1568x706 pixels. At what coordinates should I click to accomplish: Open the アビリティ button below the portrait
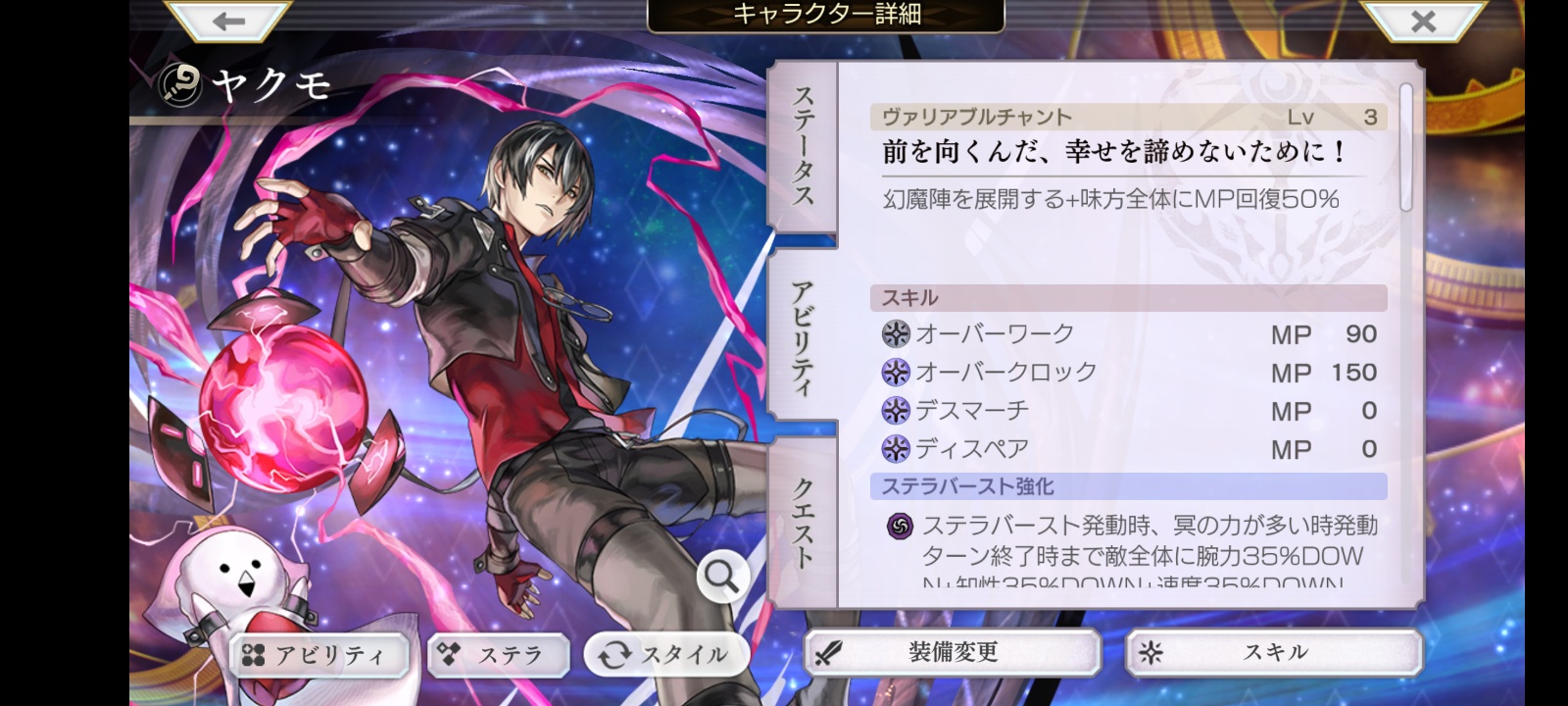click(320, 655)
